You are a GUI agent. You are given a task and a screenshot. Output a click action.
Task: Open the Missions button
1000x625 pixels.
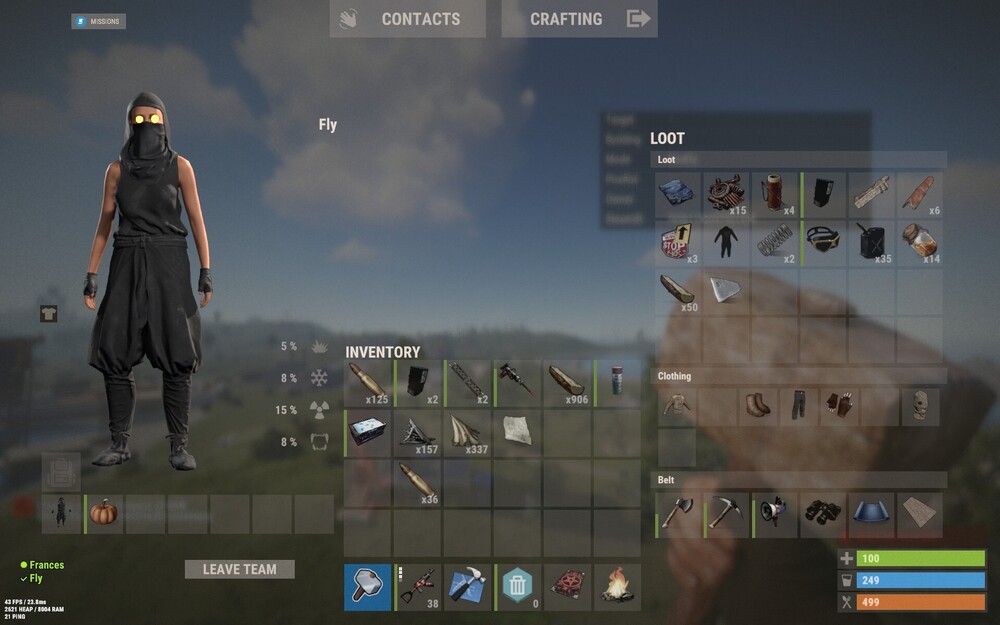click(x=98, y=21)
